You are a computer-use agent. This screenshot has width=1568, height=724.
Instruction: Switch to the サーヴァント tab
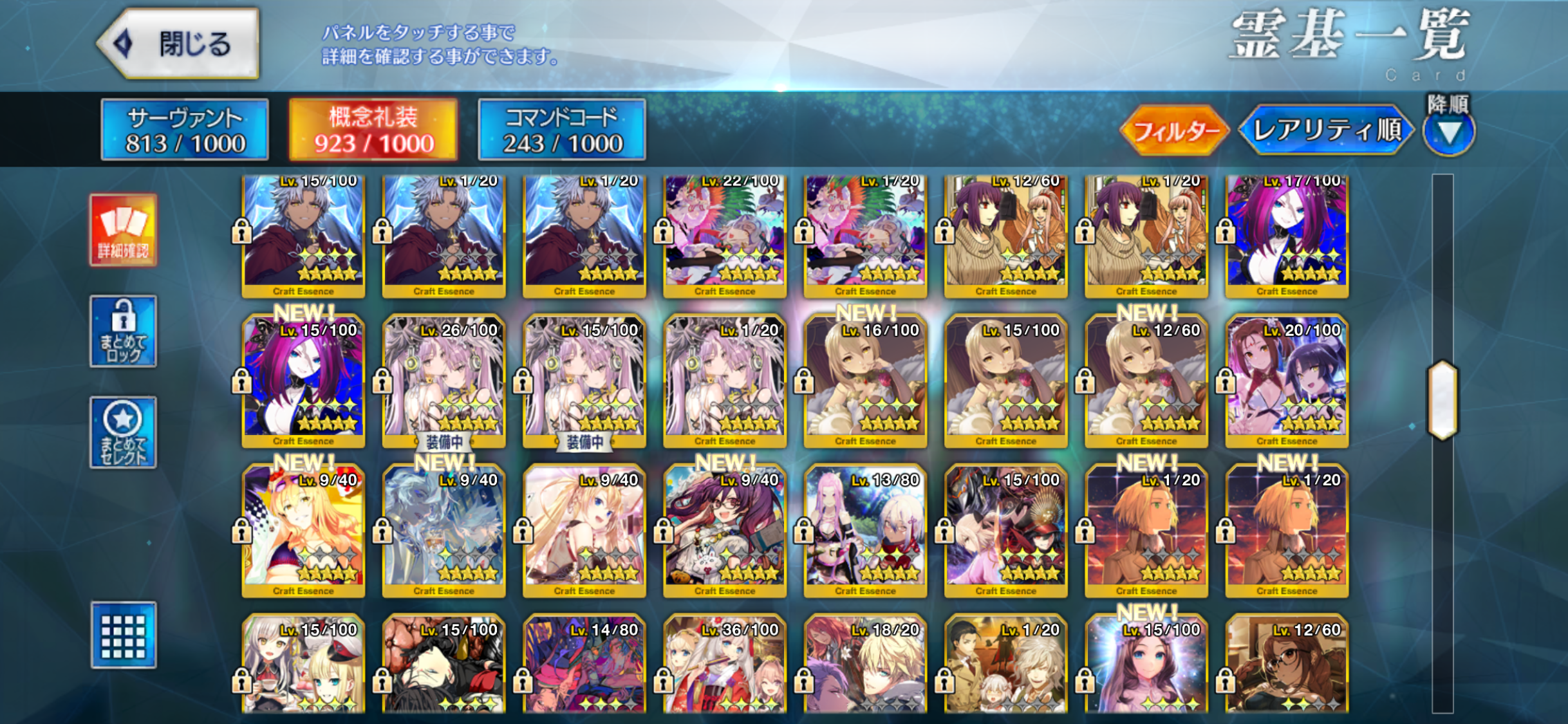click(185, 129)
